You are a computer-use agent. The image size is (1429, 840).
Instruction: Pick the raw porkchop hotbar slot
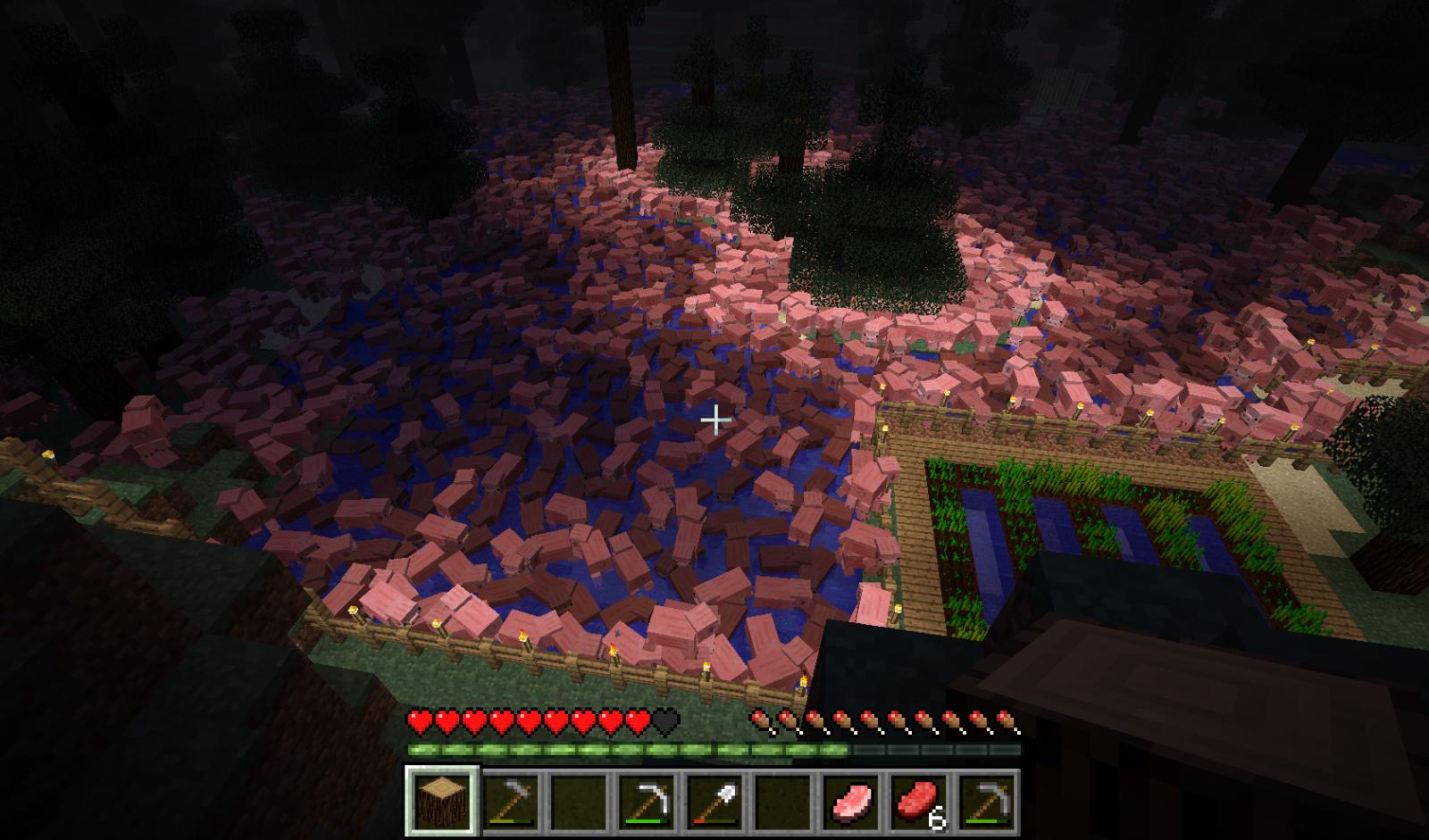click(x=852, y=802)
